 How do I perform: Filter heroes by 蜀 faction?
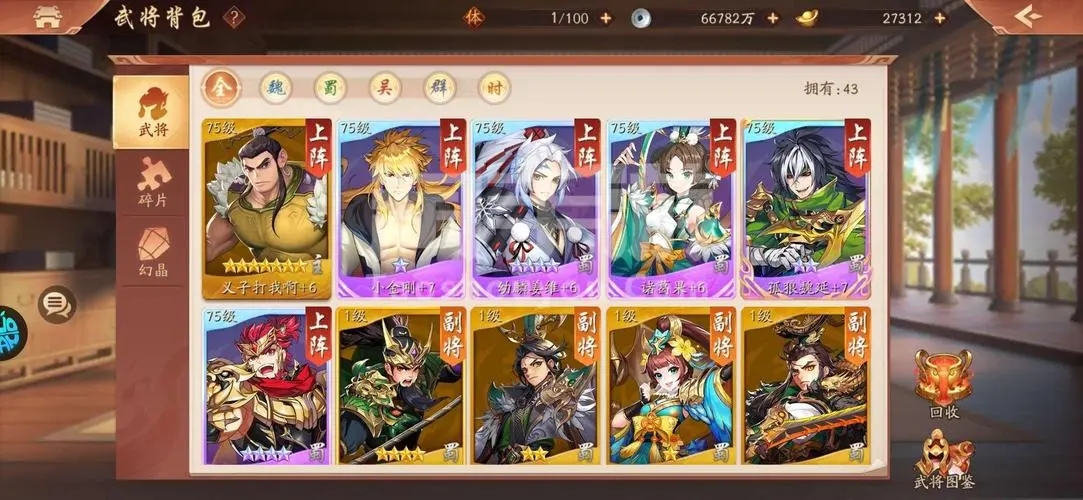pyautogui.click(x=330, y=88)
